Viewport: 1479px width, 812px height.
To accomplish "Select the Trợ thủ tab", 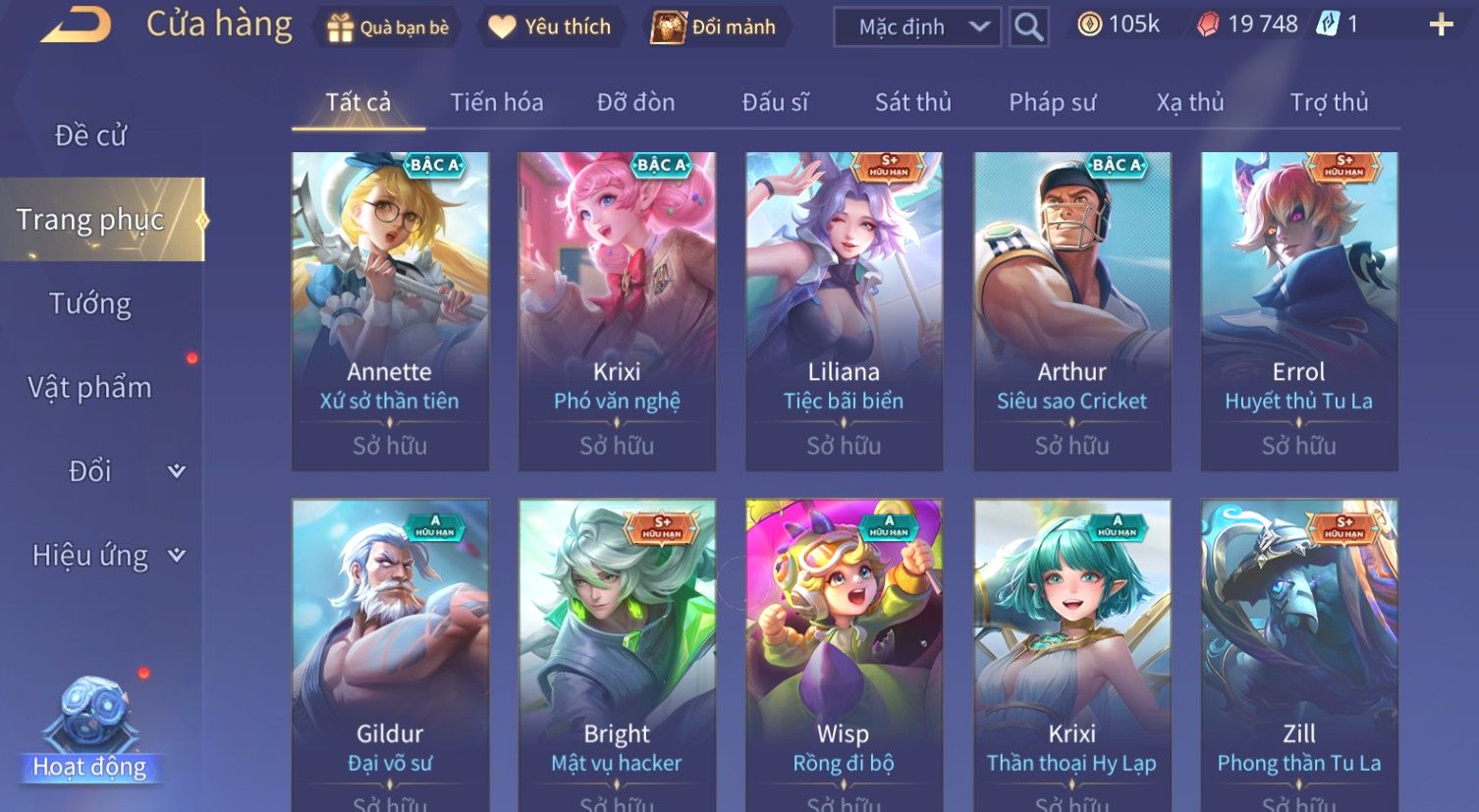I will click(x=1328, y=102).
